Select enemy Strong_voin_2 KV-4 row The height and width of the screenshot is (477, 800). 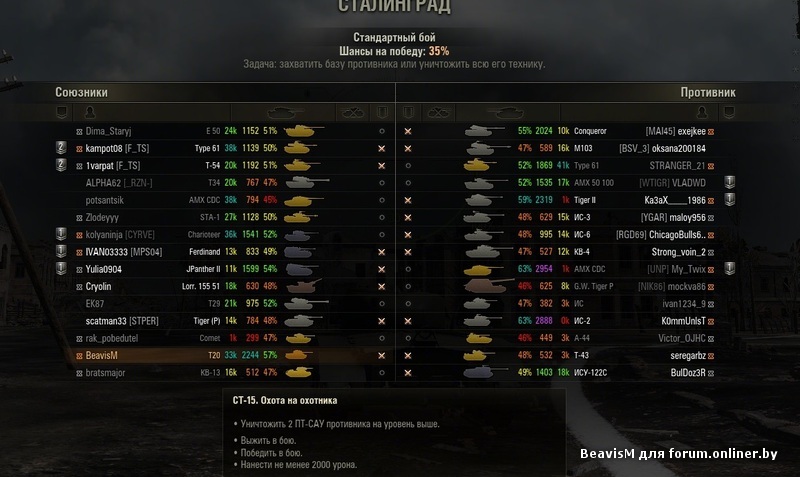[x=678, y=252]
